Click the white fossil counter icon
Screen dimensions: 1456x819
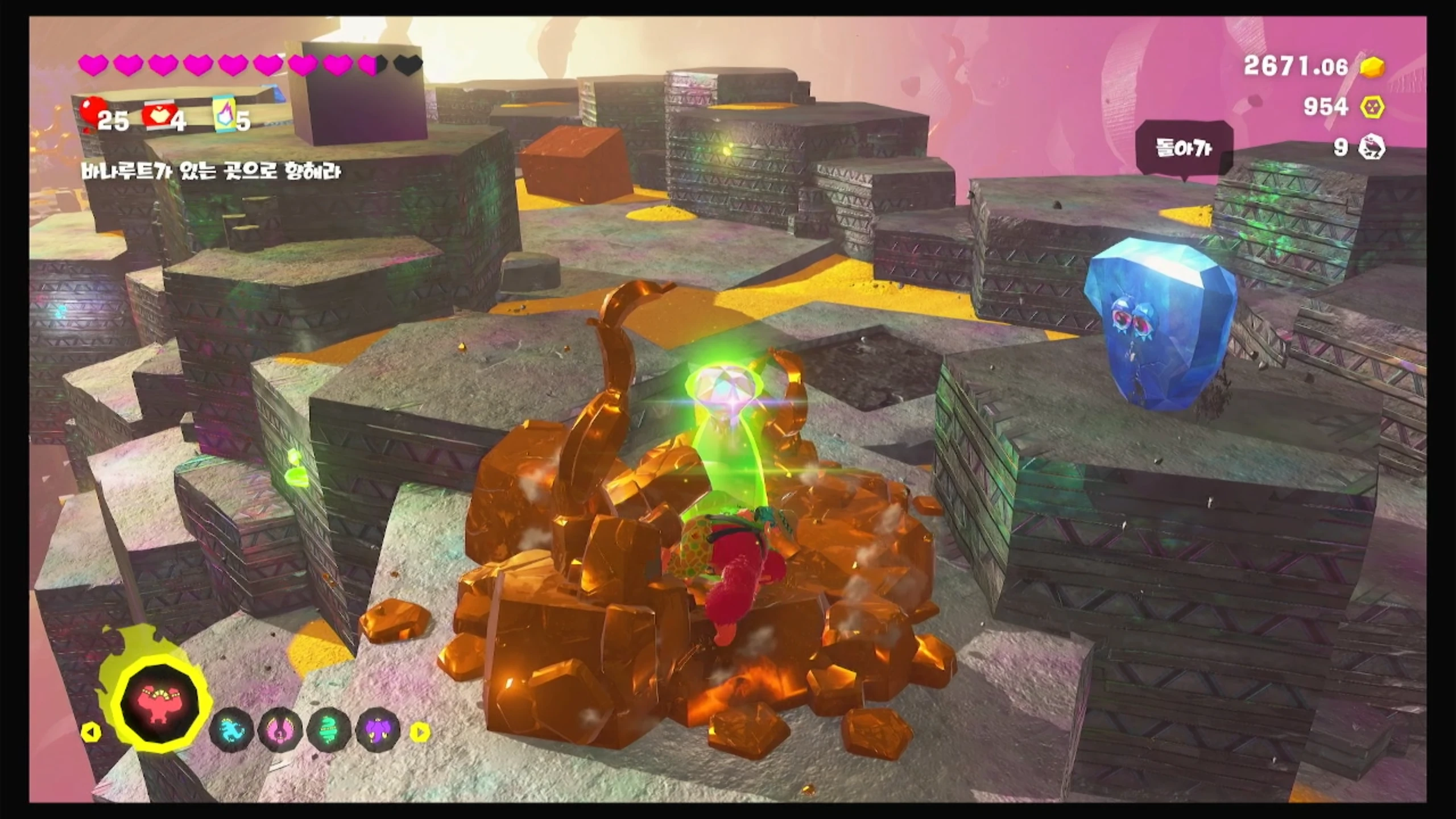click(1372, 148)
